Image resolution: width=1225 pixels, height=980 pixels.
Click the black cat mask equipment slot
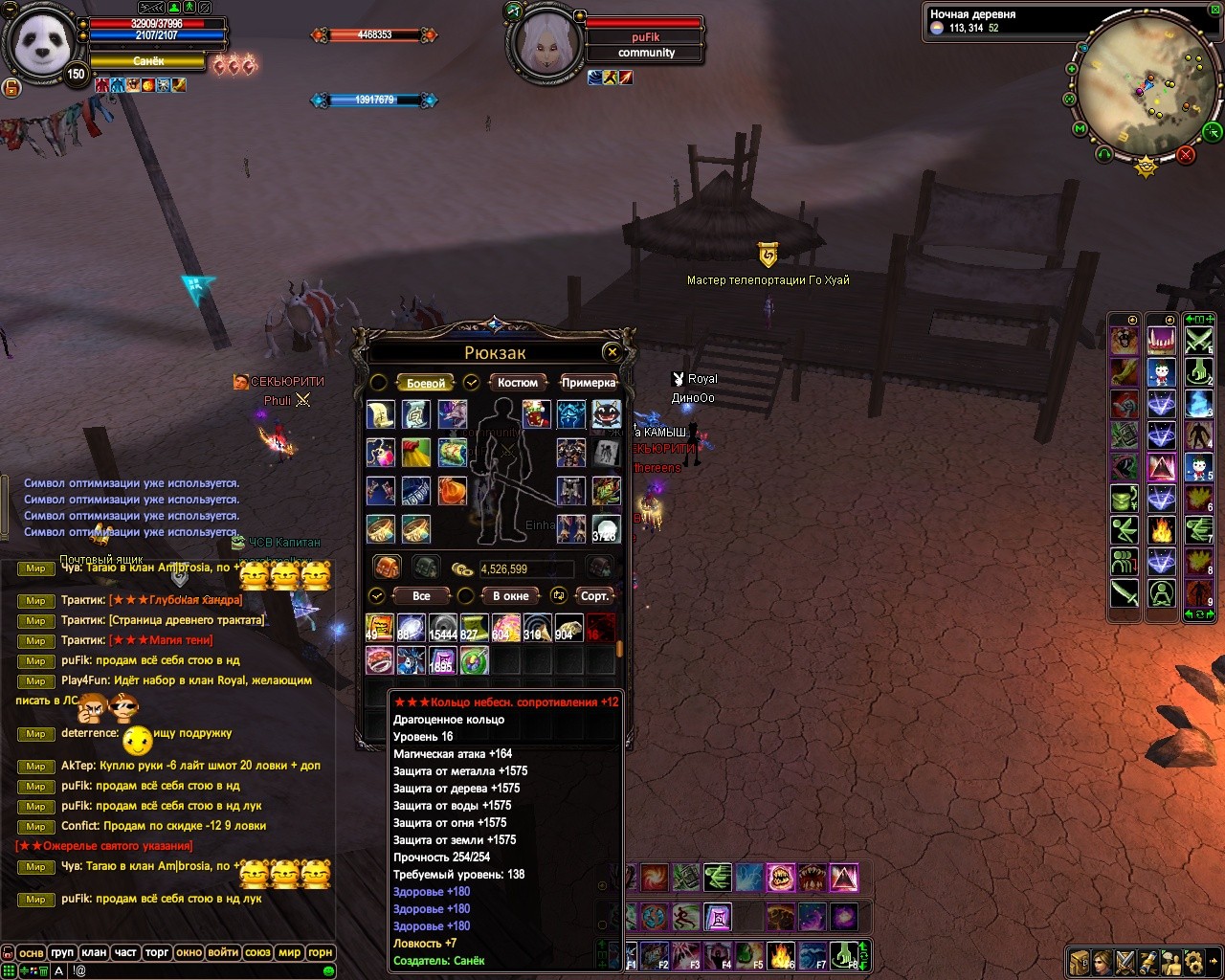(606, 414)
